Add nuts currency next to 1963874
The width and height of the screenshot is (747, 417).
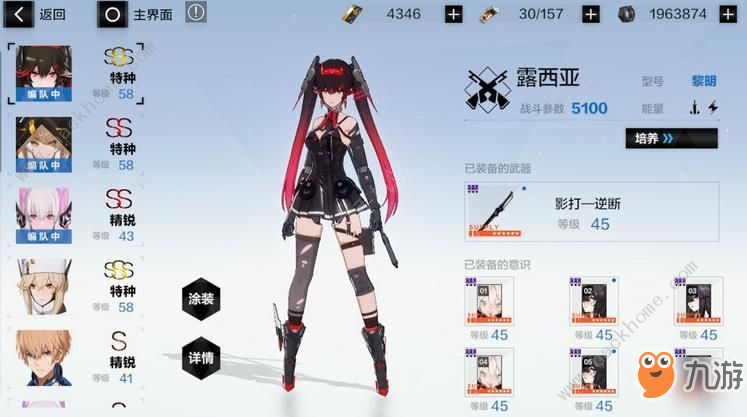(x=727, y=14)
